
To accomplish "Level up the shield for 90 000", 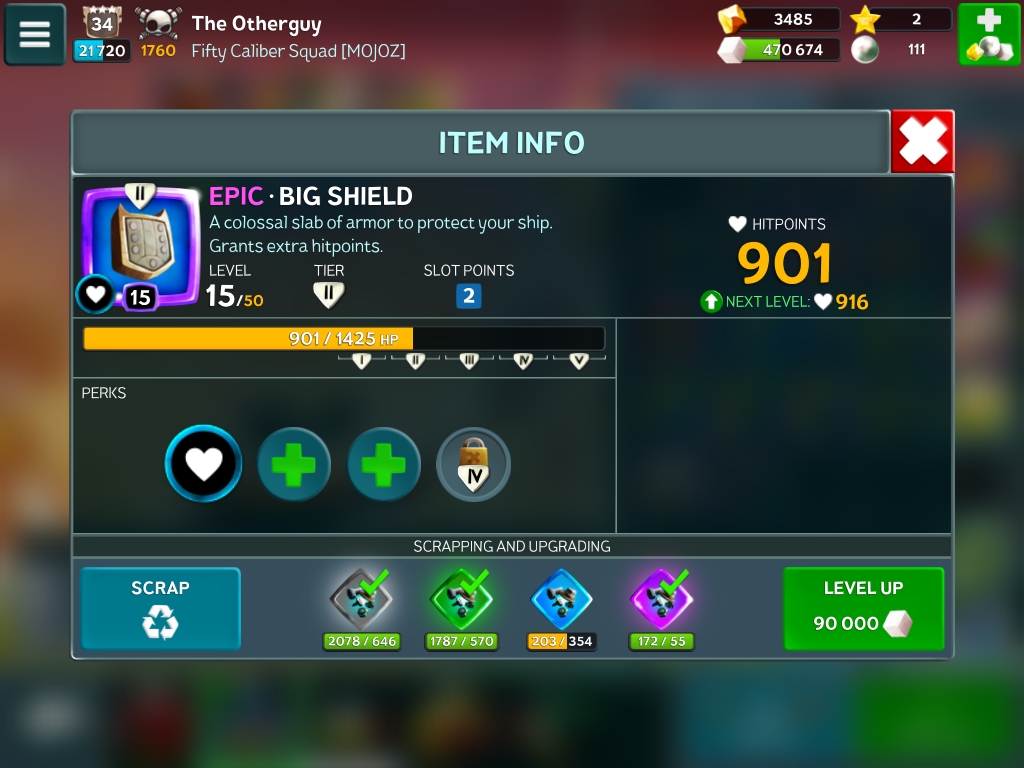I will [x=863, y=608].
